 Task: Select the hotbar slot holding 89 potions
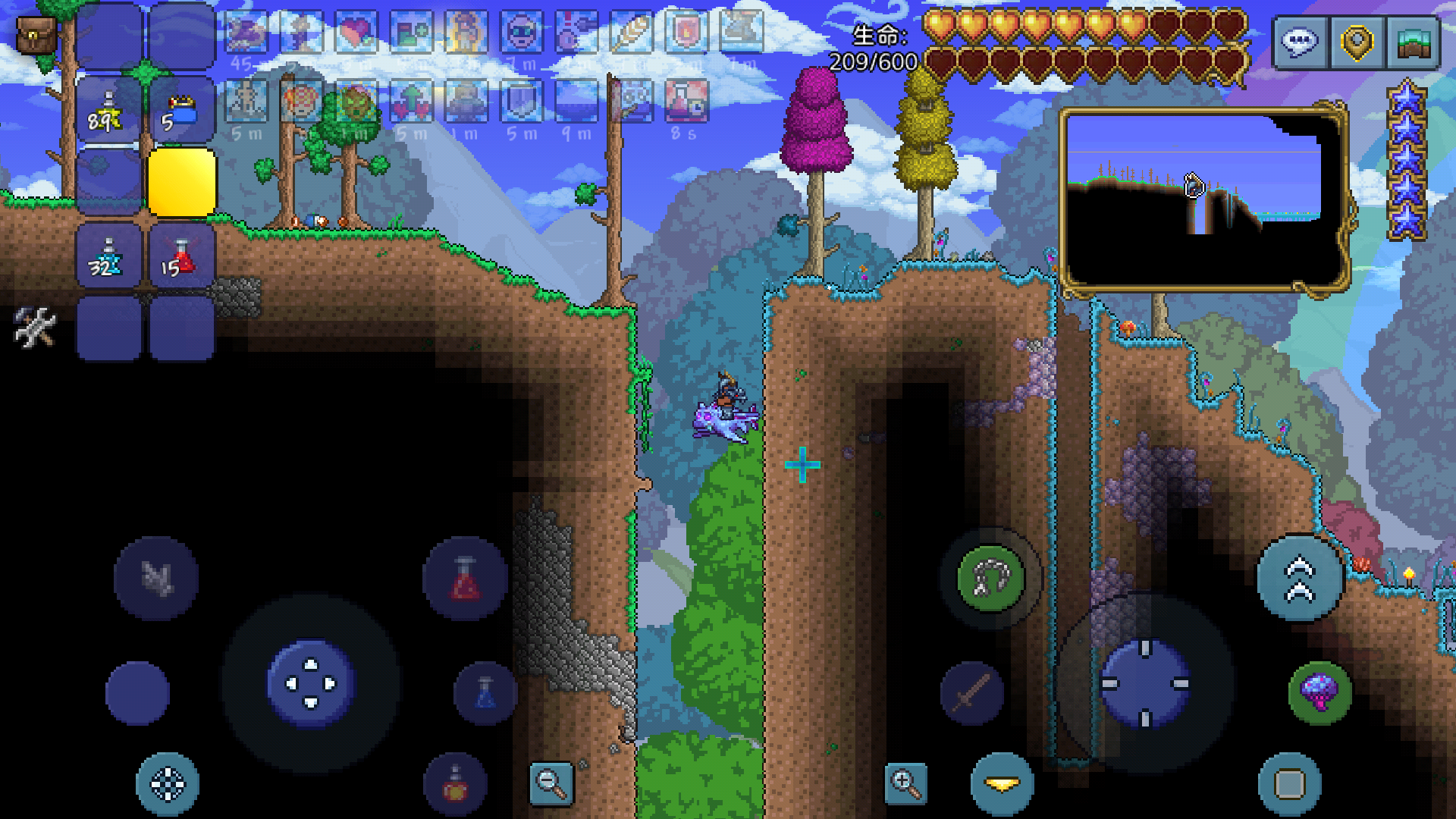[108, 111]
